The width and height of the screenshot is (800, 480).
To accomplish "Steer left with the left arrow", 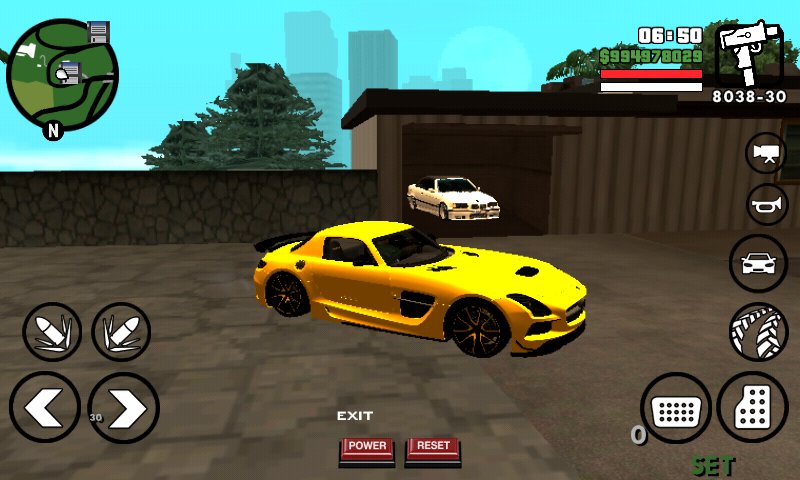I will point(45,408).
